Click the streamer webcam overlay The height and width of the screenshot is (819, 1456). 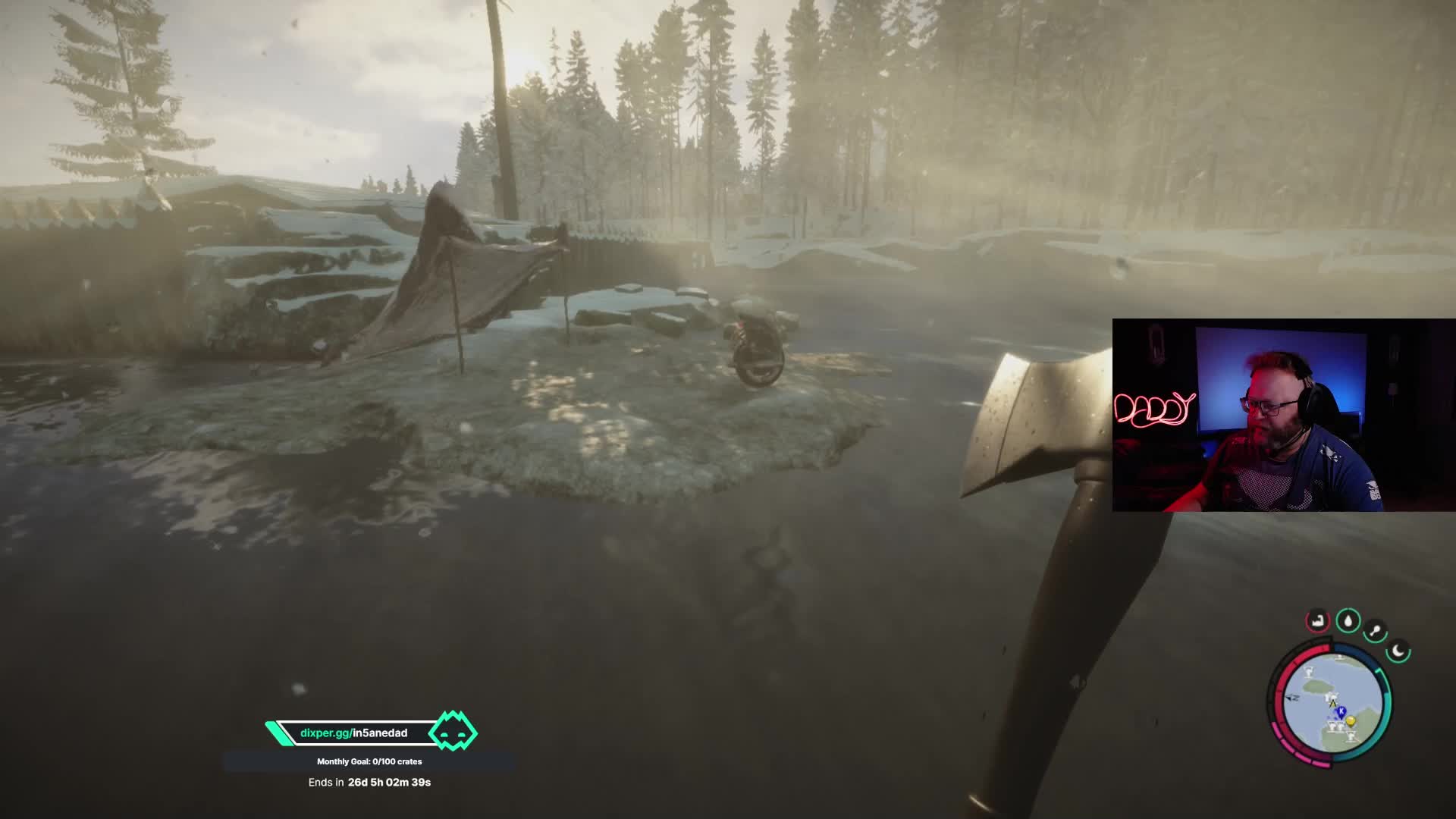click(1283, 415)
